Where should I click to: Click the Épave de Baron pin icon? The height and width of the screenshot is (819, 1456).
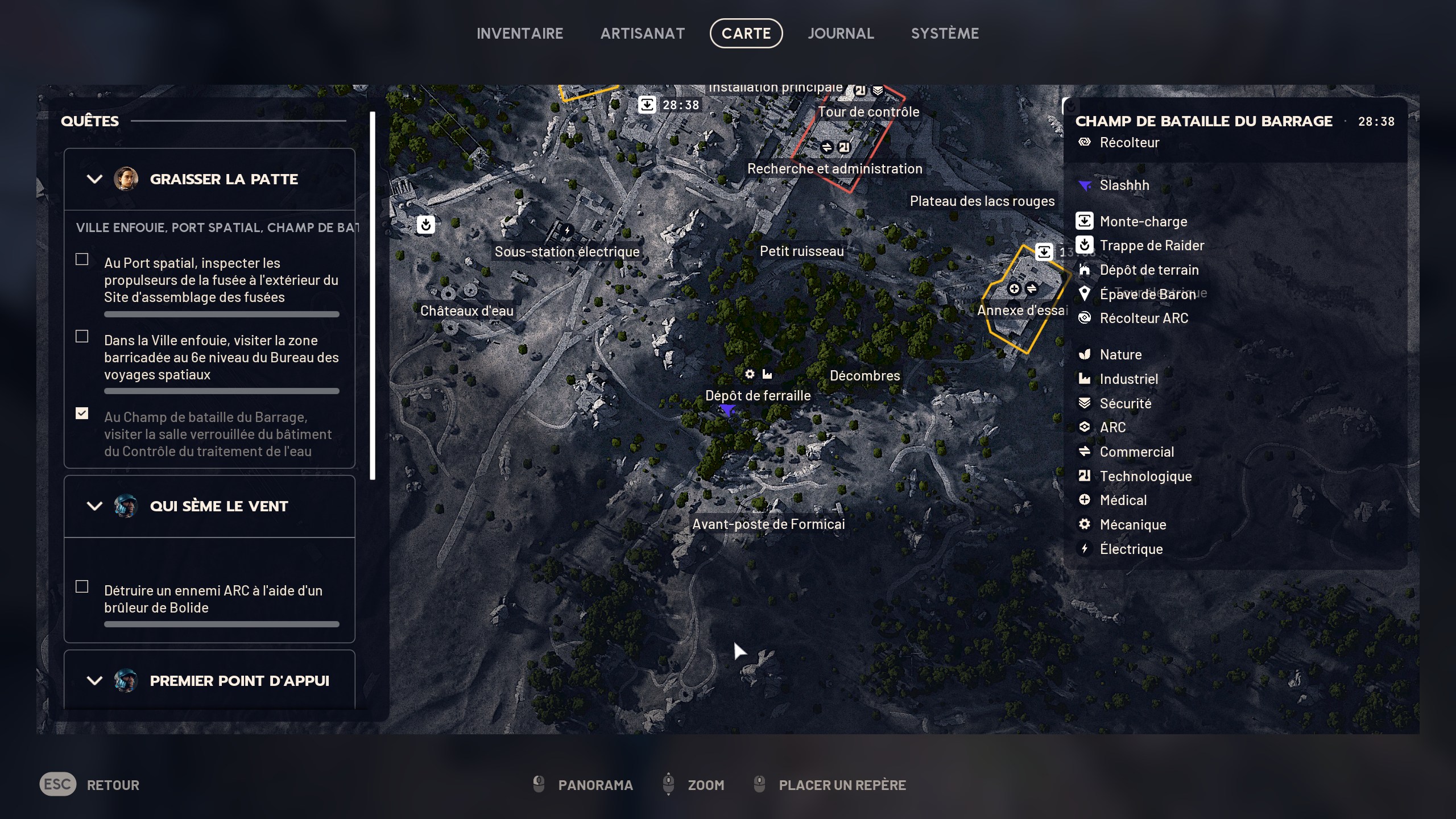point(1084,294)
